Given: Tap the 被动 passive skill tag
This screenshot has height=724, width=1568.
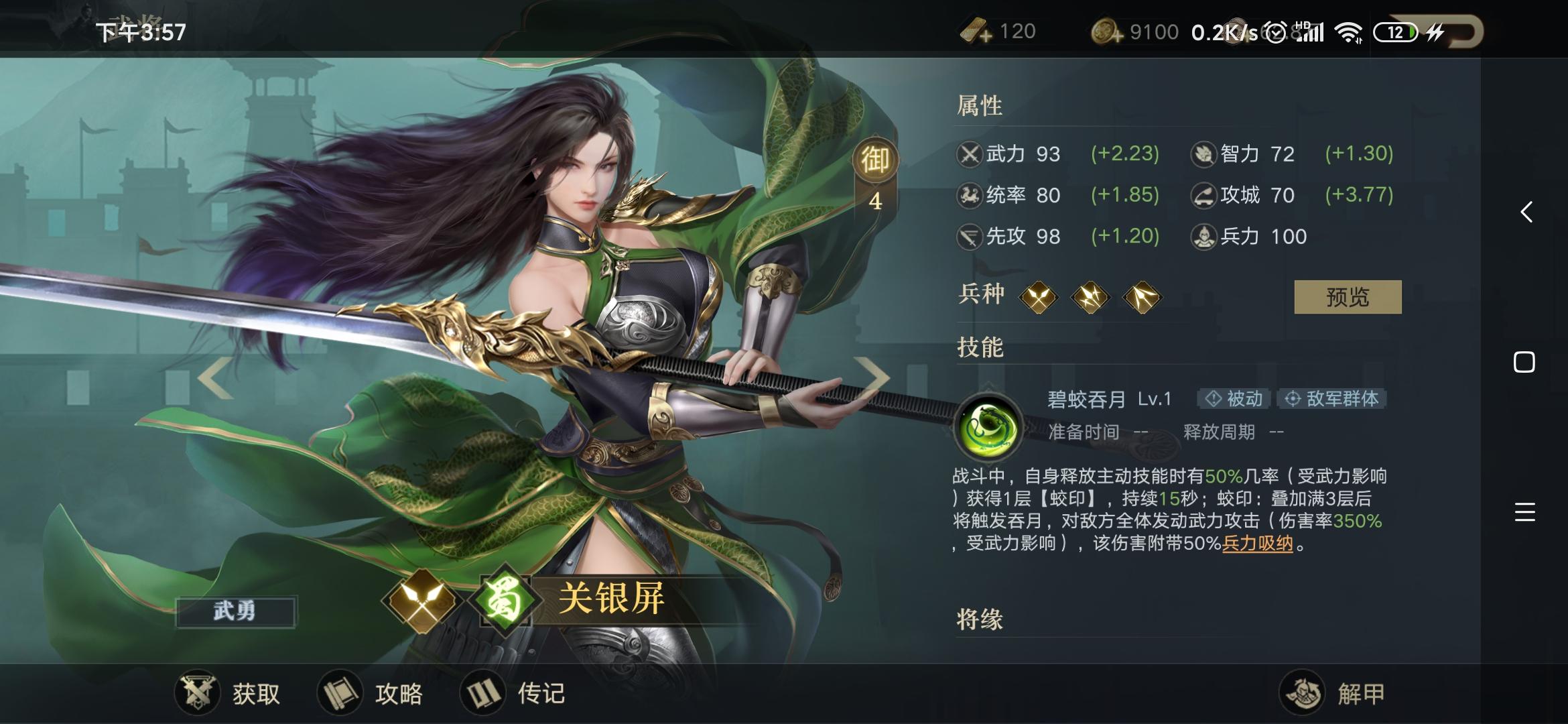Looking at the screenshot, I should pos(1232,399).
